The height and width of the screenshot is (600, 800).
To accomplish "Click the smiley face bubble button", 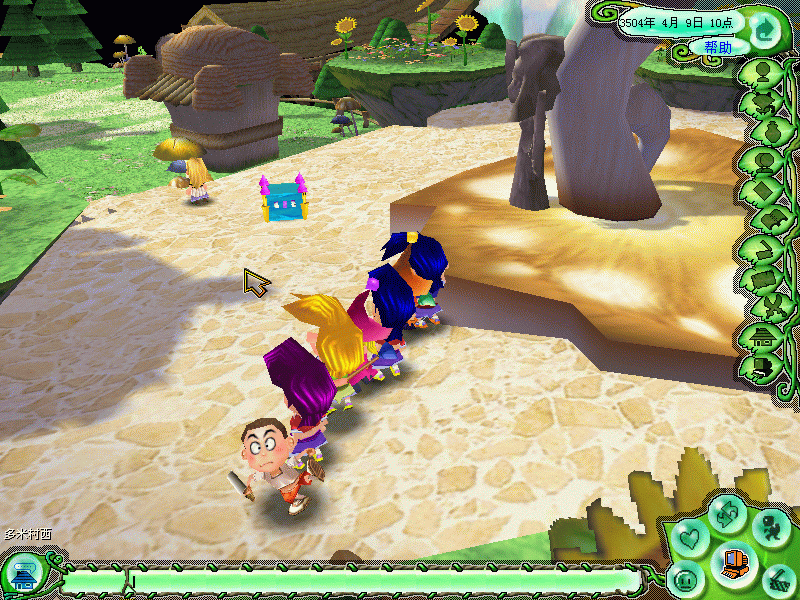I will click(685, 578).
